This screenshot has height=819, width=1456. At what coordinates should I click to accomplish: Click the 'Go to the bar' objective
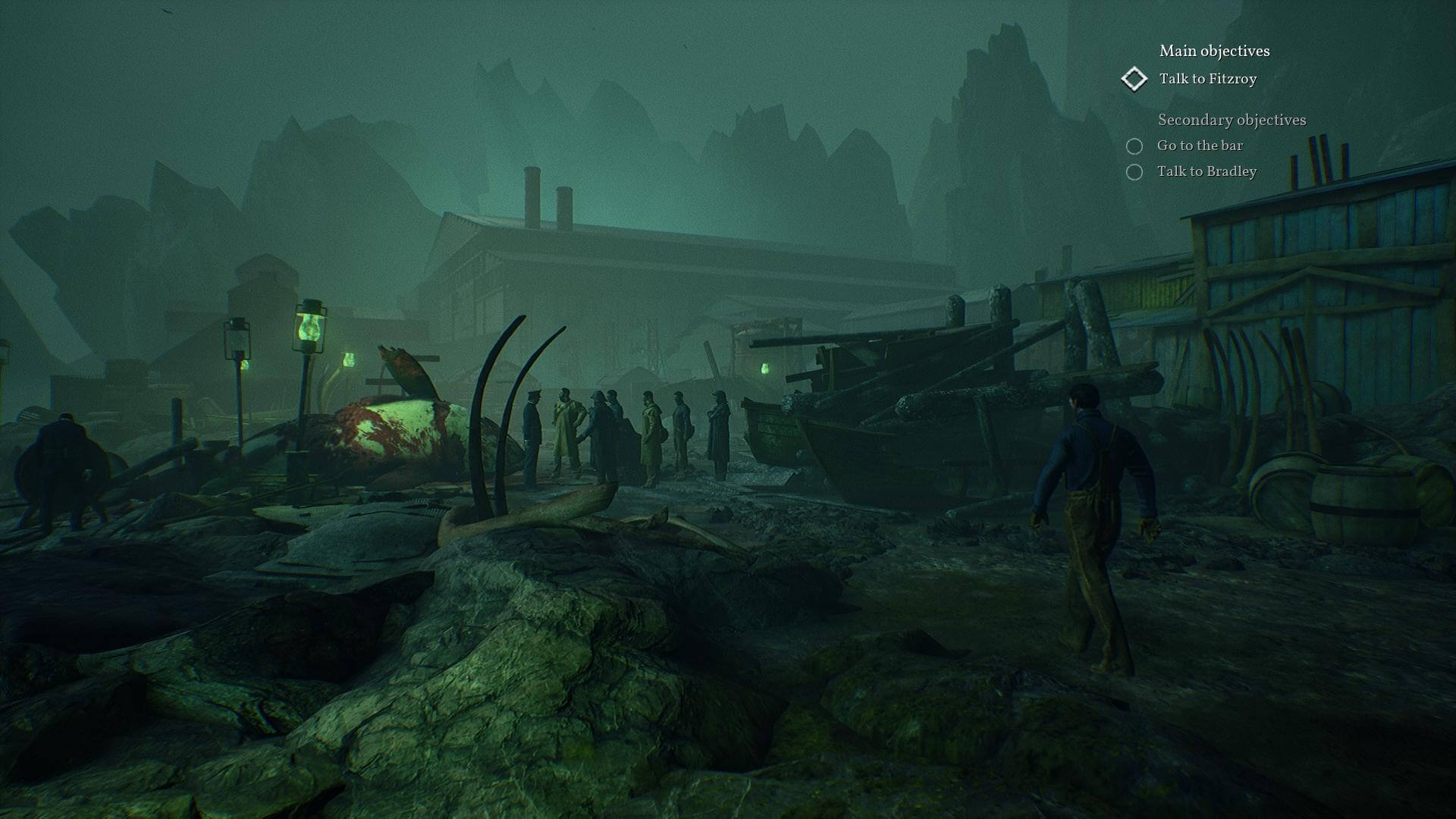click(1199, 146)
